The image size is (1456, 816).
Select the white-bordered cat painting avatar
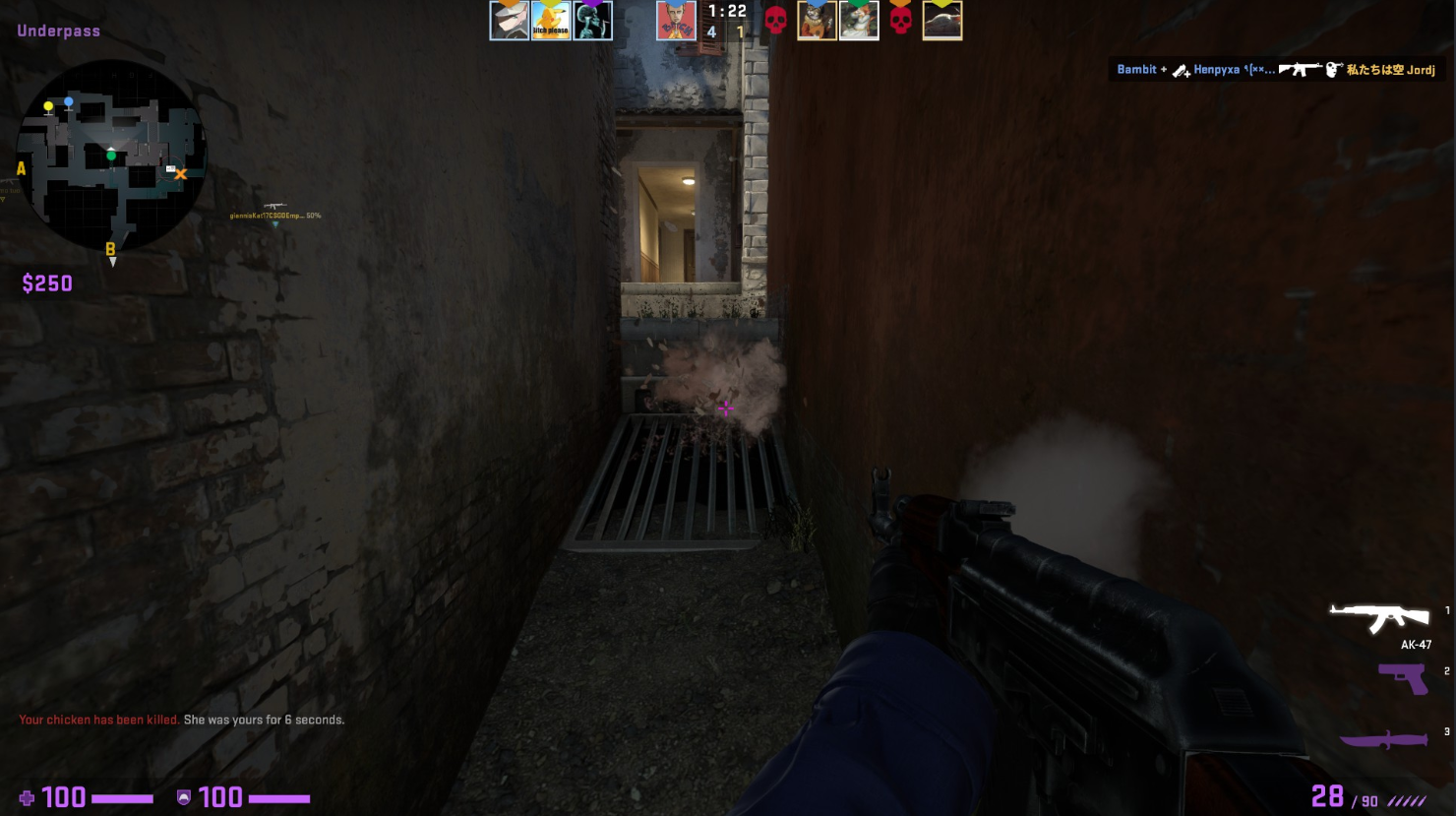(x=859, y=21)
